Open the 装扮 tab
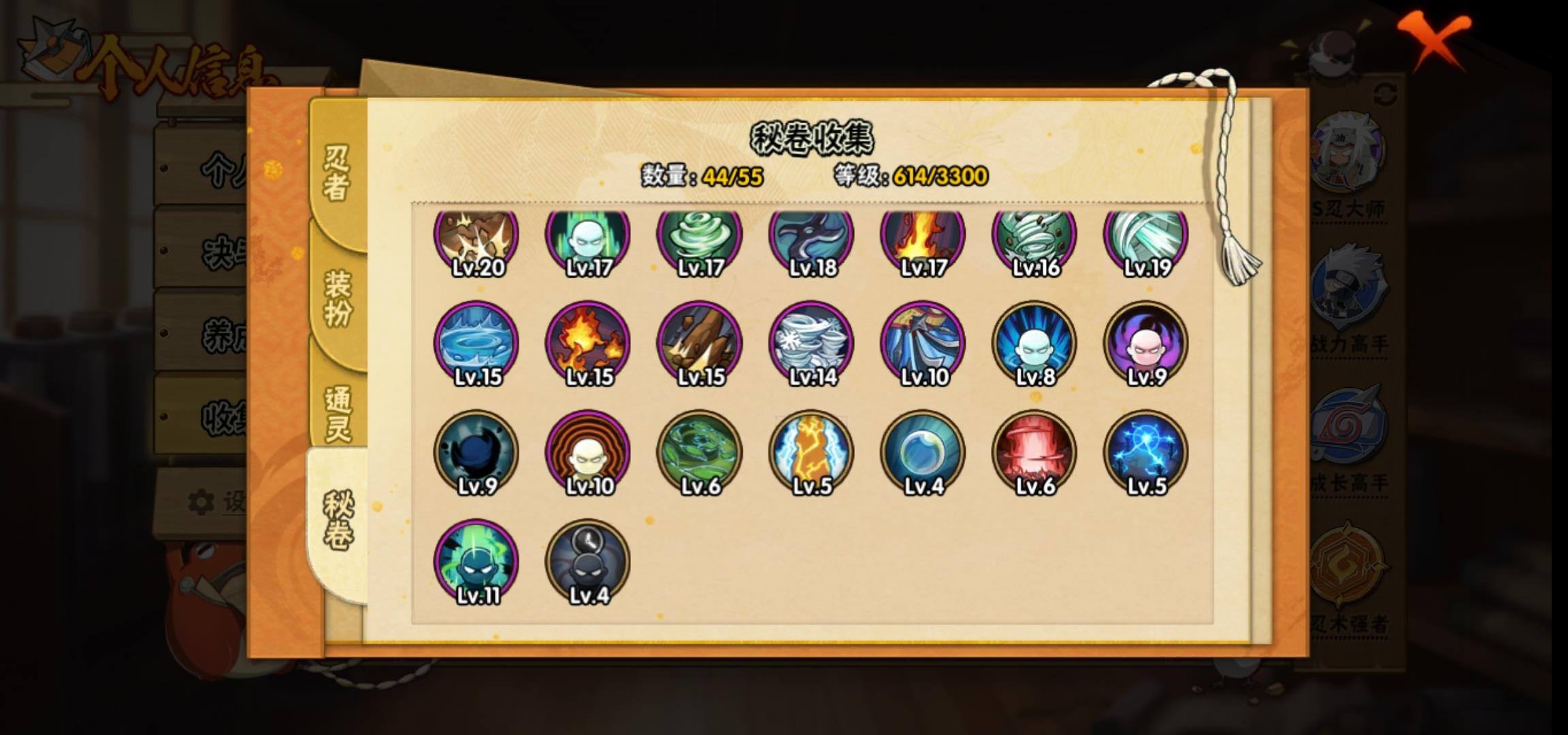The image size is (1568, 735). 338,298
